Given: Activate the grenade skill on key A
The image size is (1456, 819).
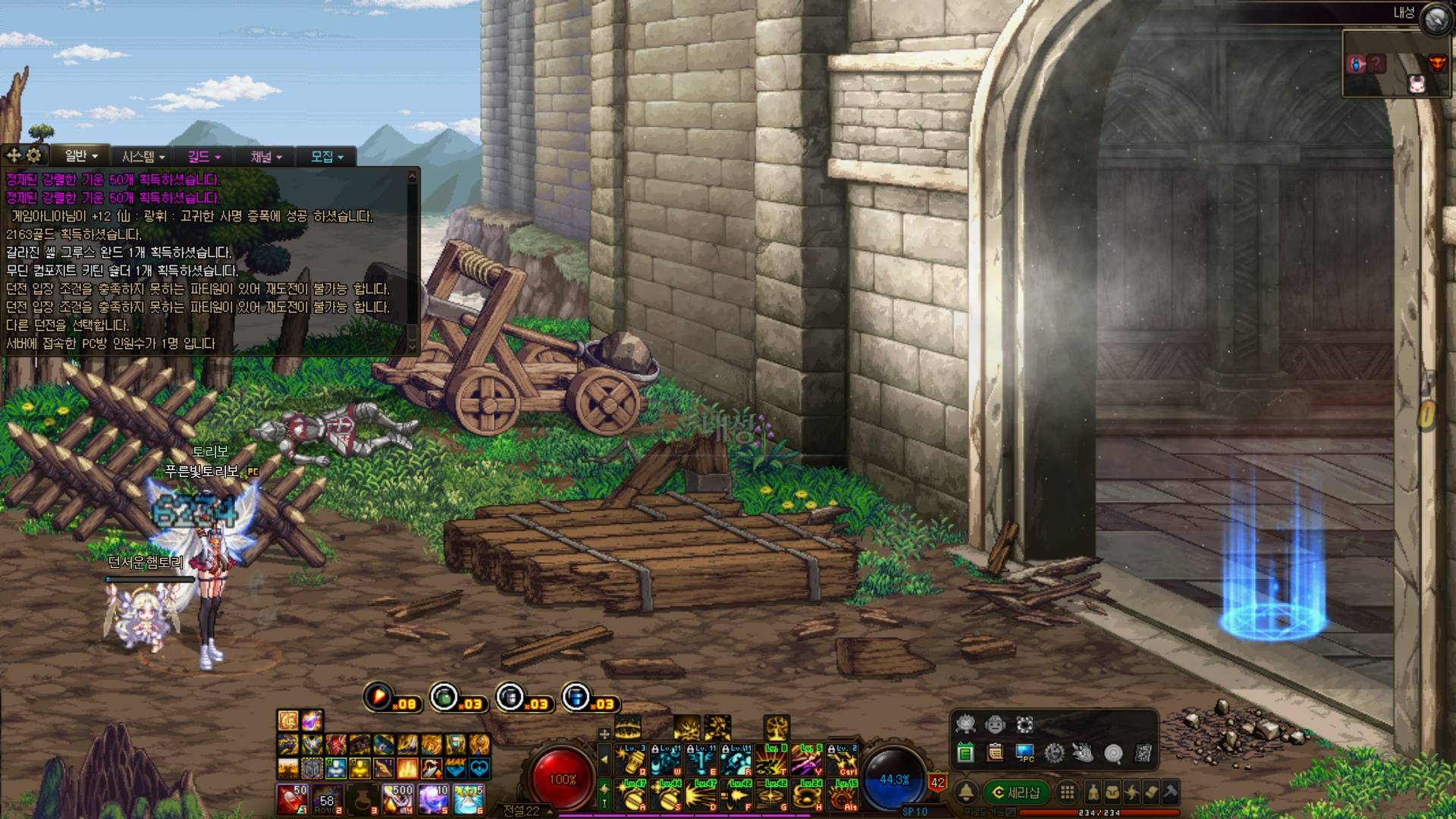Looking at the screenshot, I should 631,795.
